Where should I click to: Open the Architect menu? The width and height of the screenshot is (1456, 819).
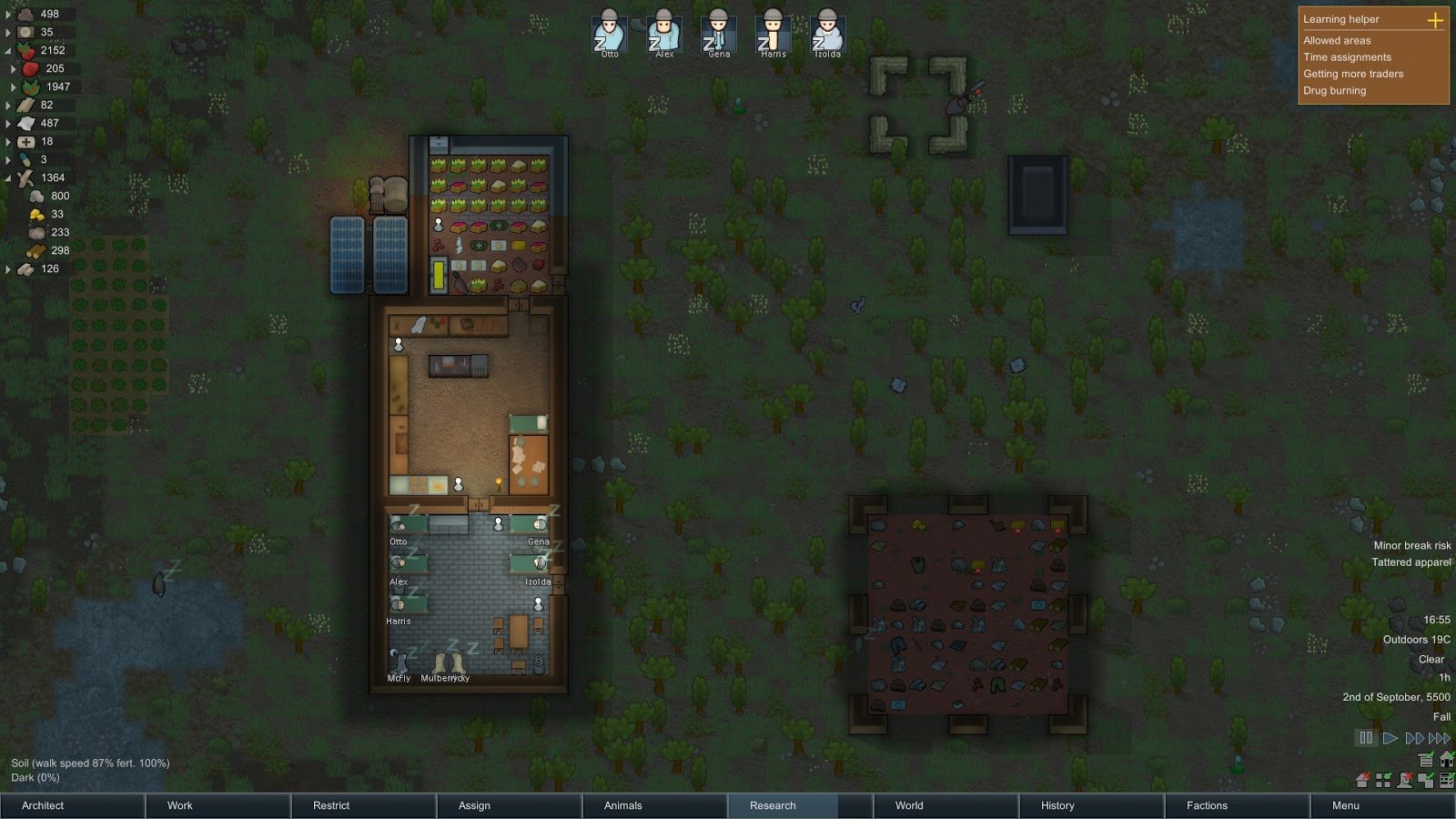[x=72, y=805]
